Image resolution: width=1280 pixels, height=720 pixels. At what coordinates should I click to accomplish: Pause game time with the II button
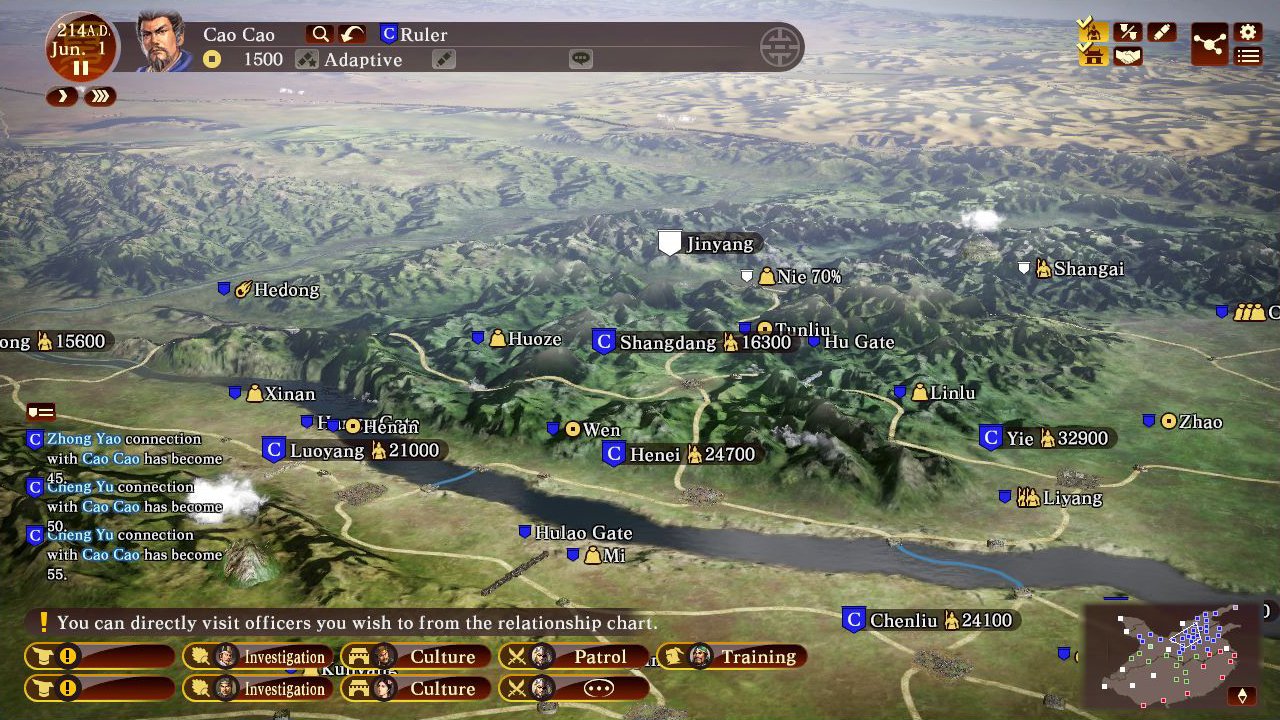pos(80,66)
